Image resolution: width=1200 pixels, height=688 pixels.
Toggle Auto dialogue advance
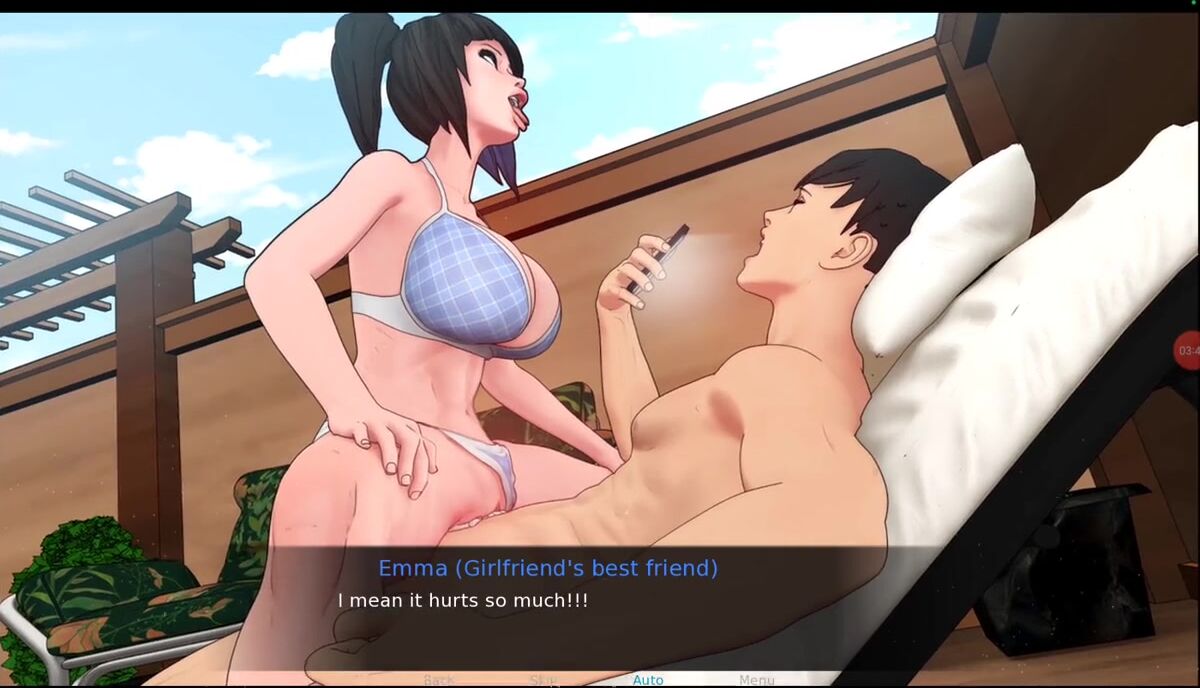click(648, 680)
